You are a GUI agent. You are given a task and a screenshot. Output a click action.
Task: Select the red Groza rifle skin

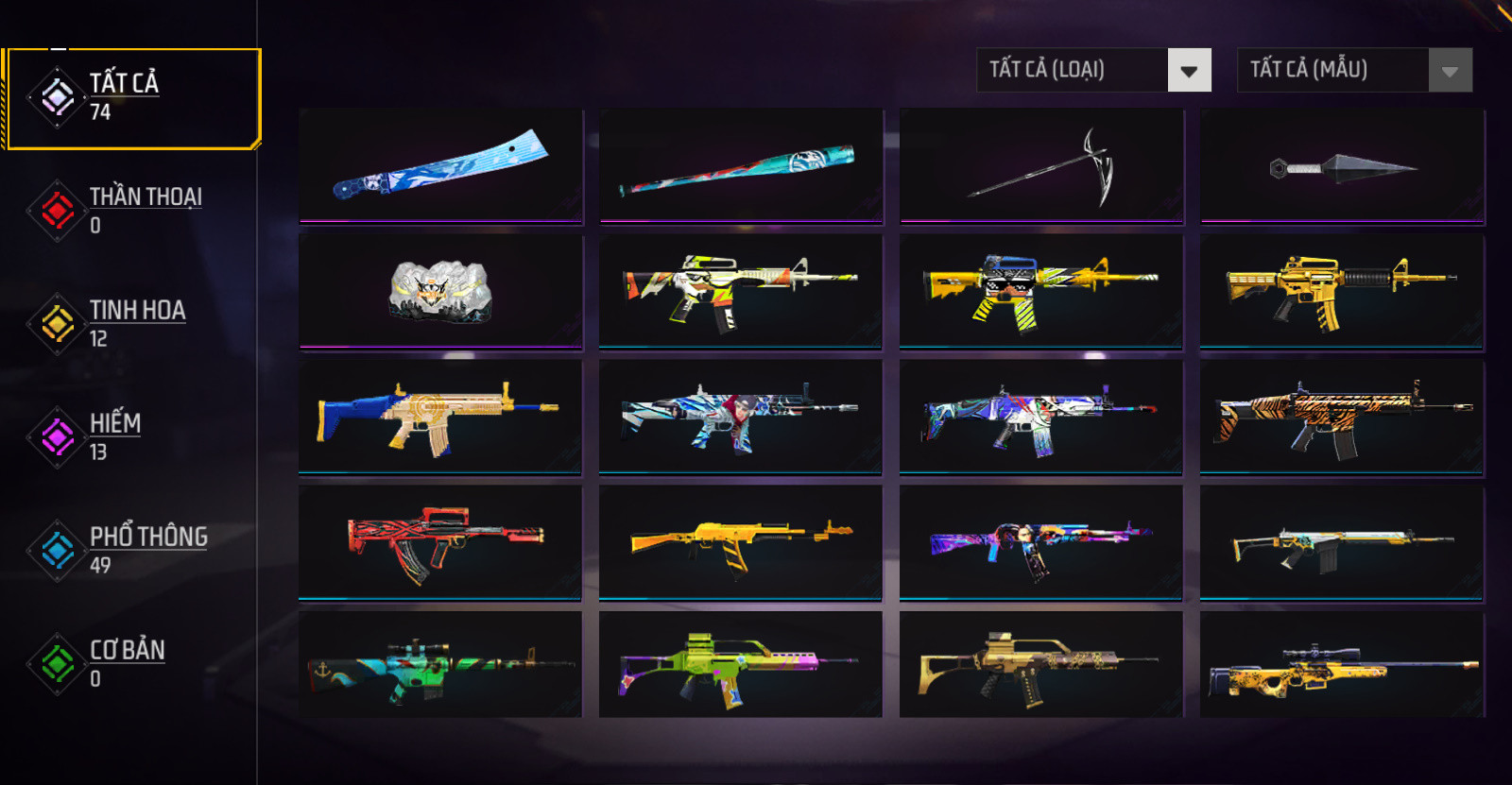point(440,542)
